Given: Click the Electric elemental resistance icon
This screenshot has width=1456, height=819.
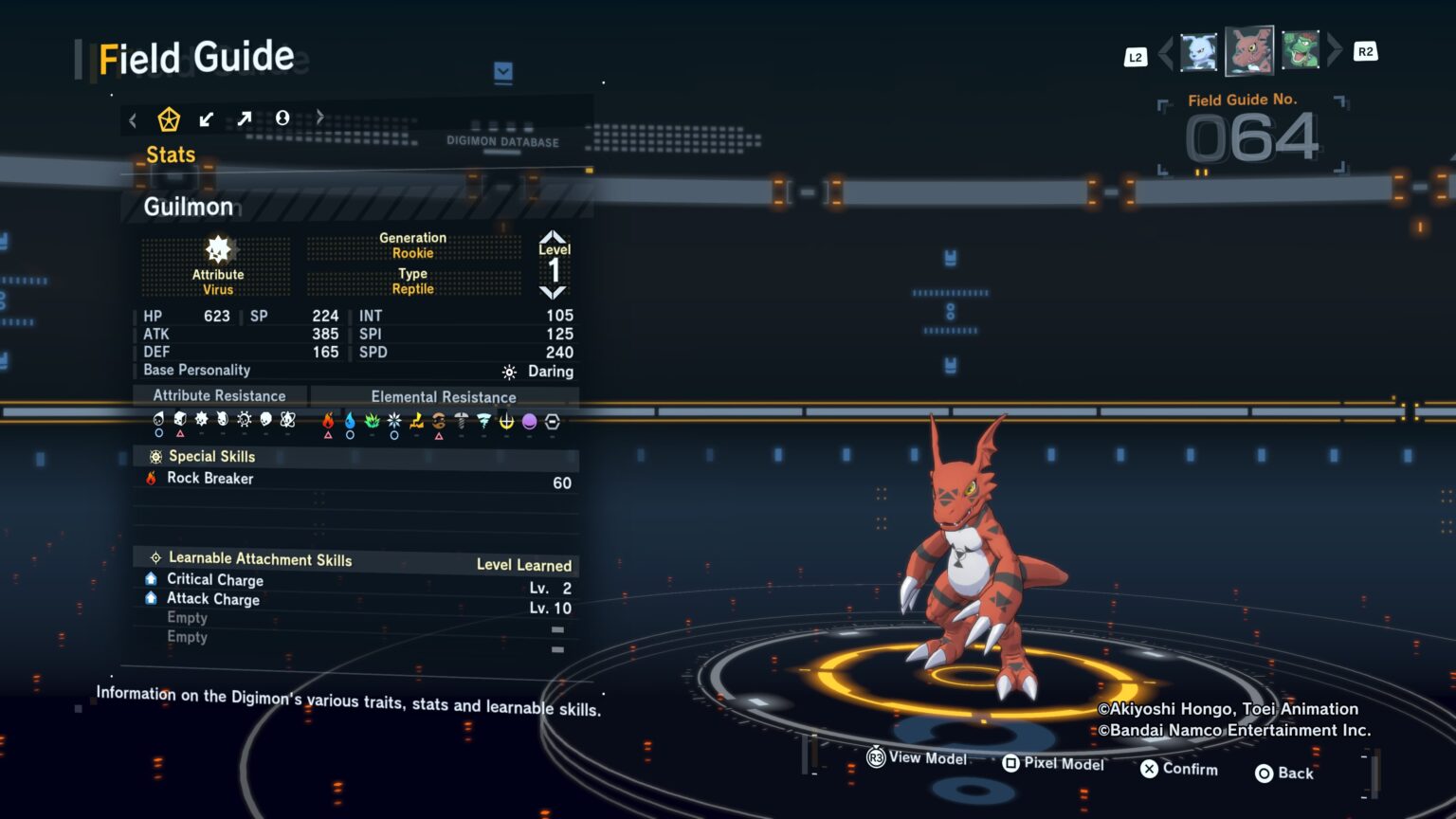Looking at the screenshot, I should click(415, 420).
